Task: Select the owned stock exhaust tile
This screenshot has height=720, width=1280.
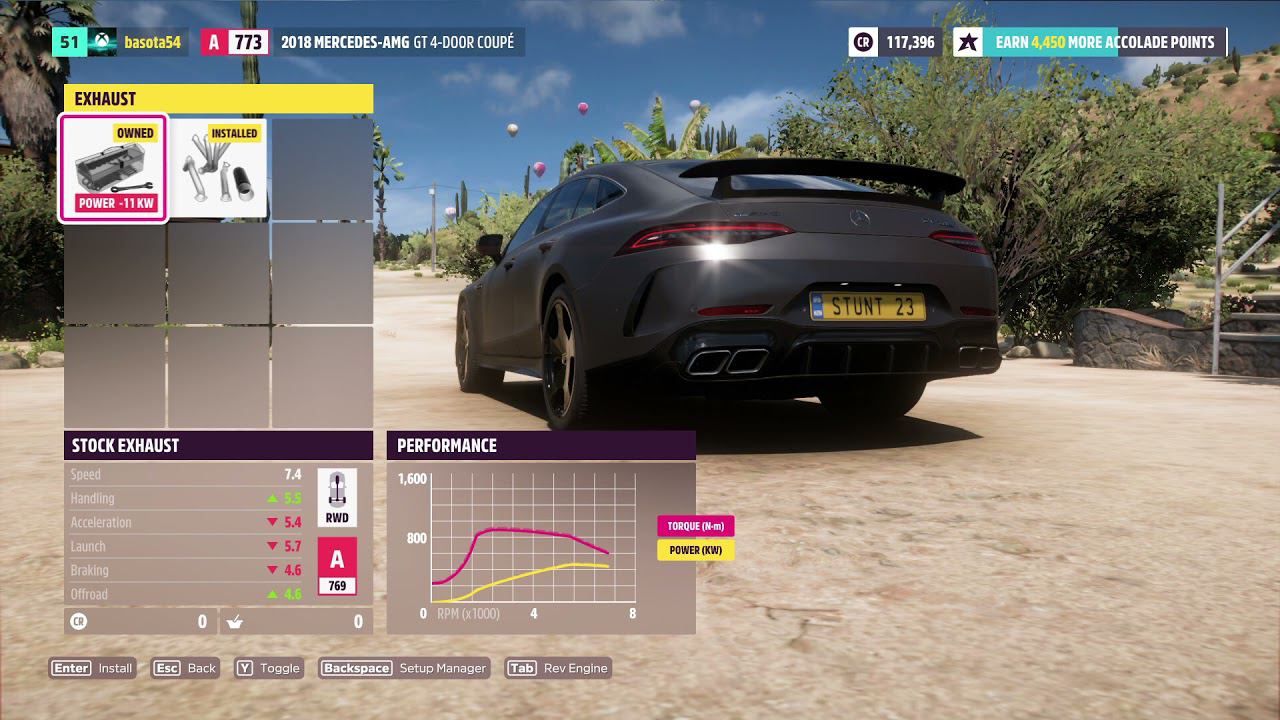Action: point(114,169)
